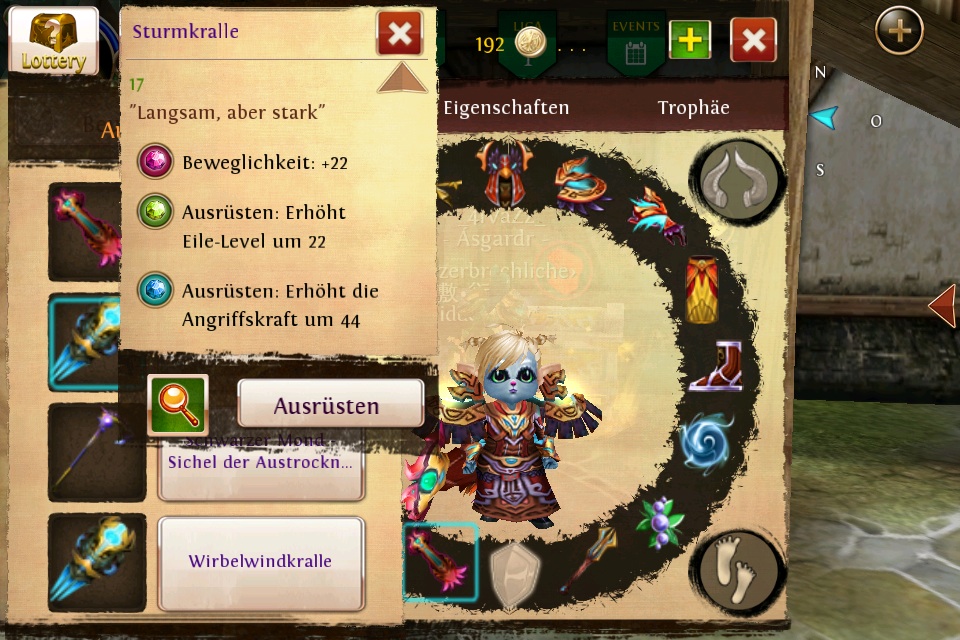The height and width of the screenshot is (640, 960).
Task: Open the Trophäe tab
Action: pyautogui.click(x=693, y=108)
